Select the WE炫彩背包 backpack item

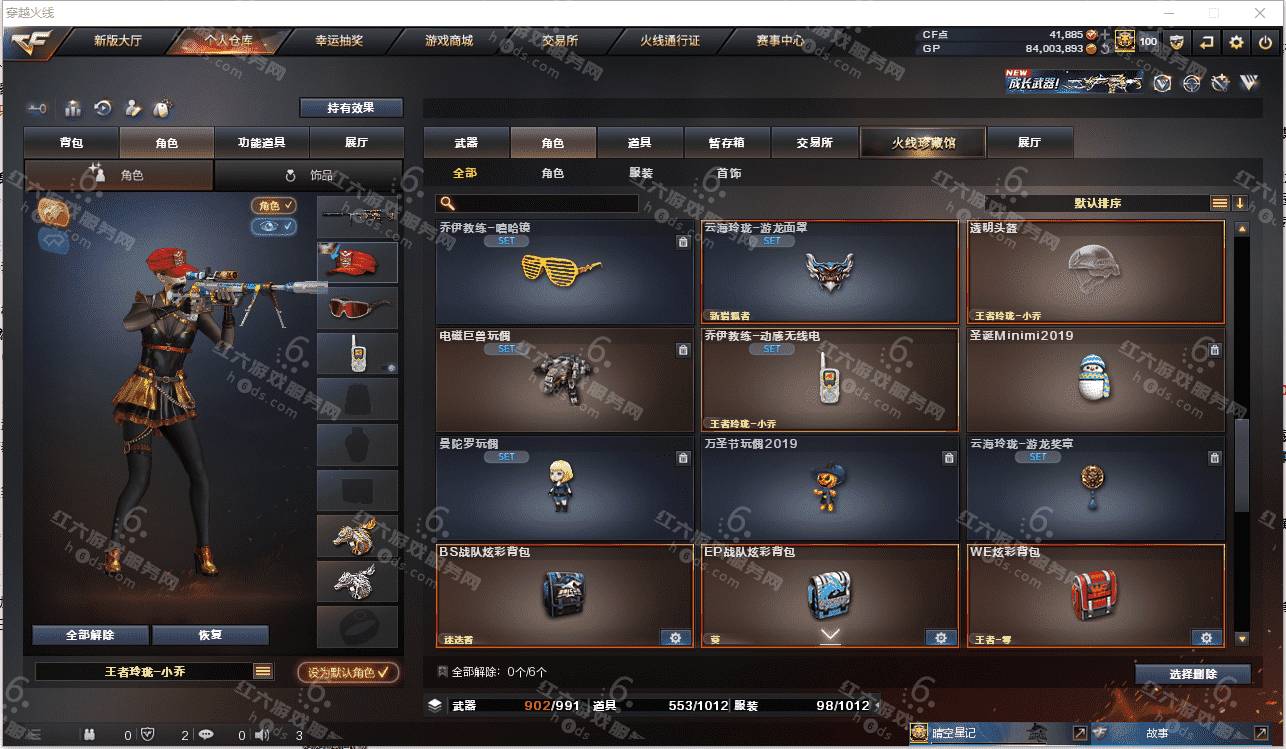point(1095,596)
